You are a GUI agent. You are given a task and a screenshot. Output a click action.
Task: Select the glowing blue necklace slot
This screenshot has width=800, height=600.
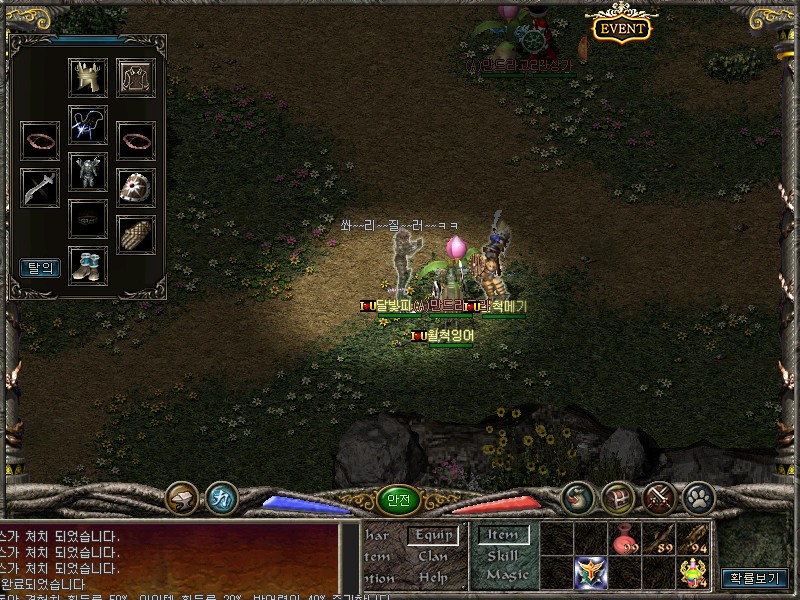click(x=88, y=125)
